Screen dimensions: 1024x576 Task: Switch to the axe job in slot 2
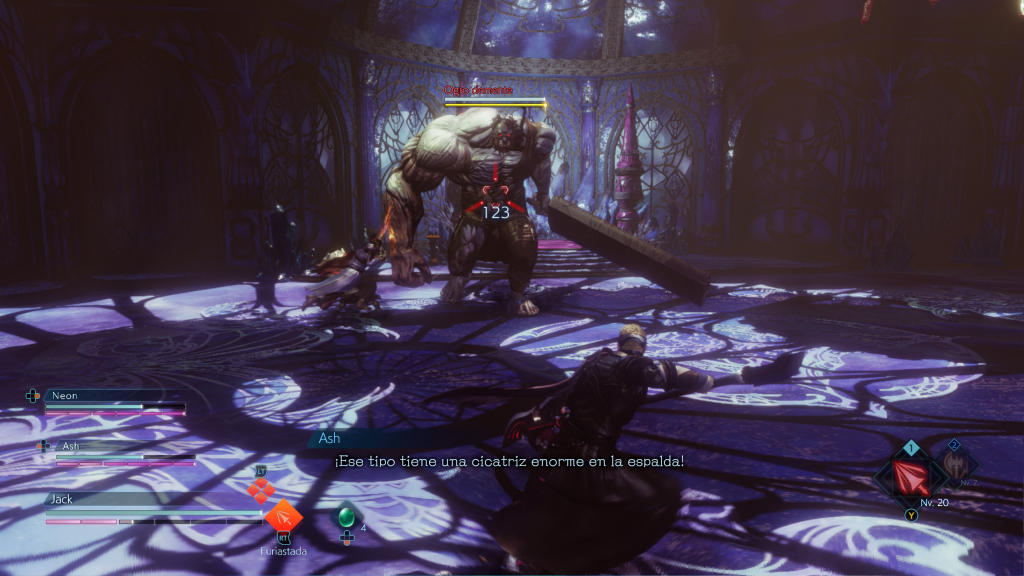pos(955,465)
